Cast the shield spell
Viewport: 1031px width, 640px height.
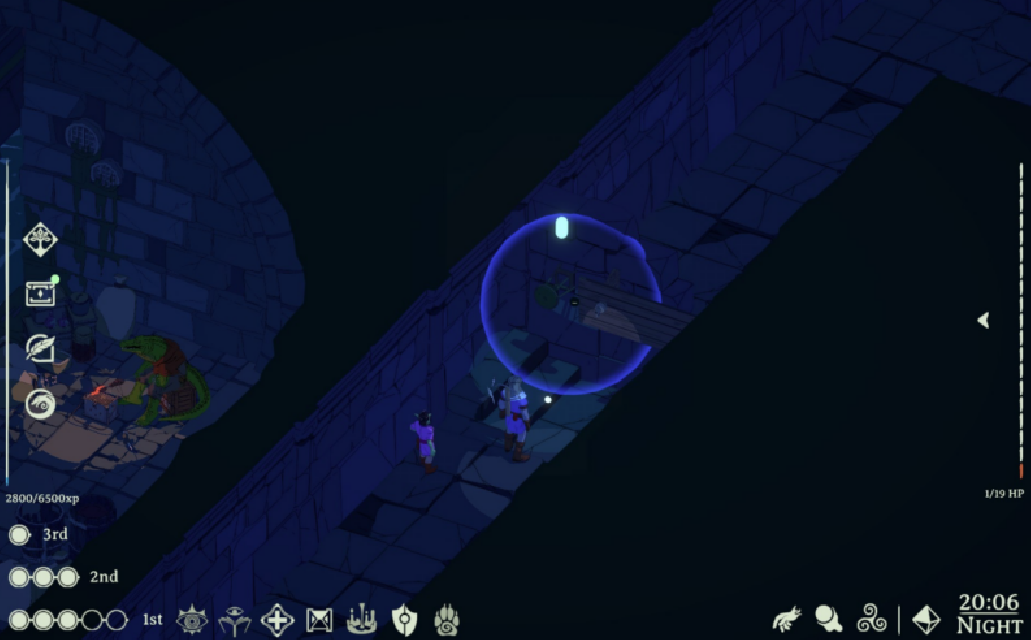pyautogui.click(x=404, y=620)
